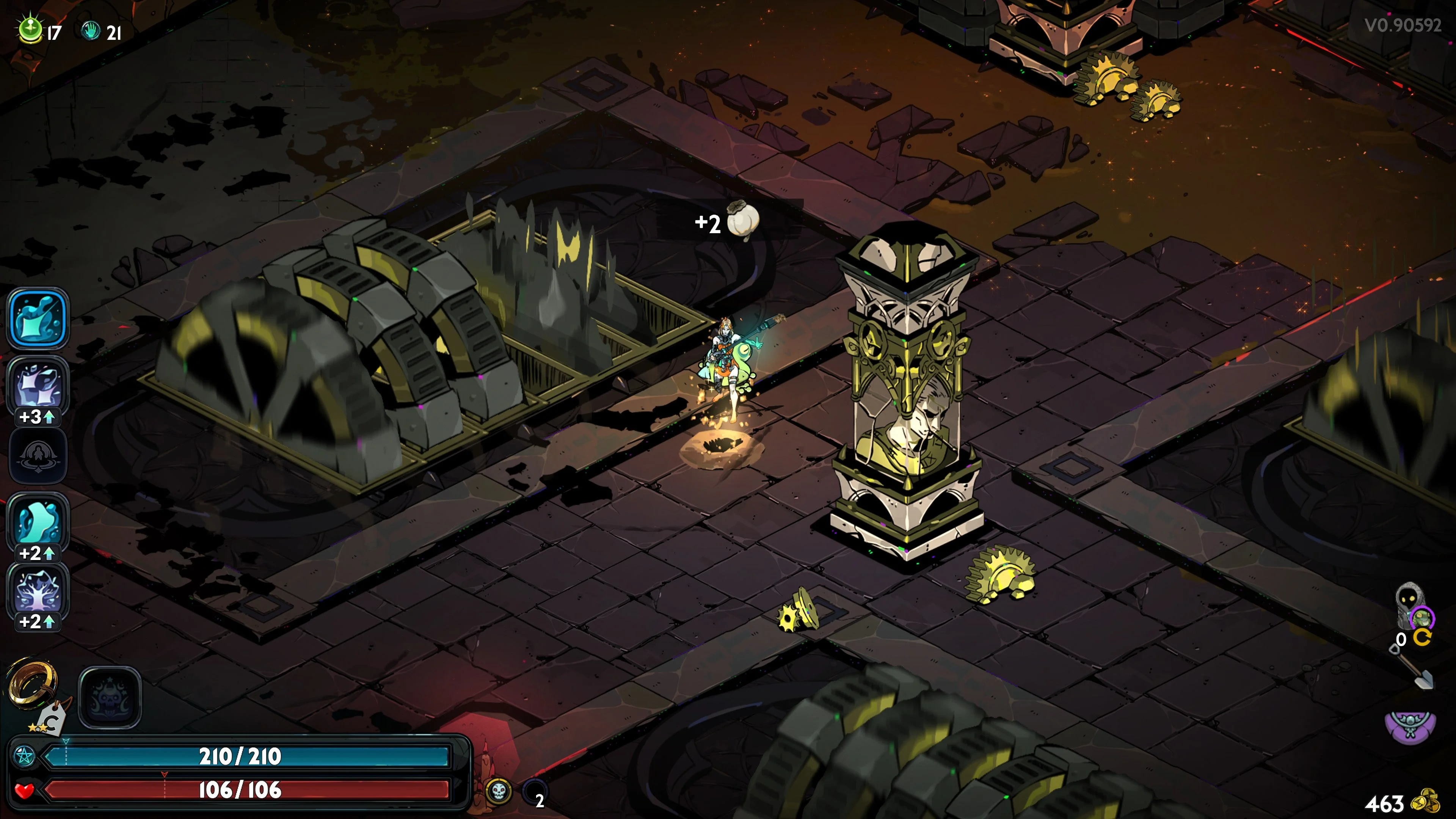The width and height of the screenshot is (1456, 819).
Task: Choose the teal wave boon with +2
Action: pyautogui.click(x=38, y=521)
